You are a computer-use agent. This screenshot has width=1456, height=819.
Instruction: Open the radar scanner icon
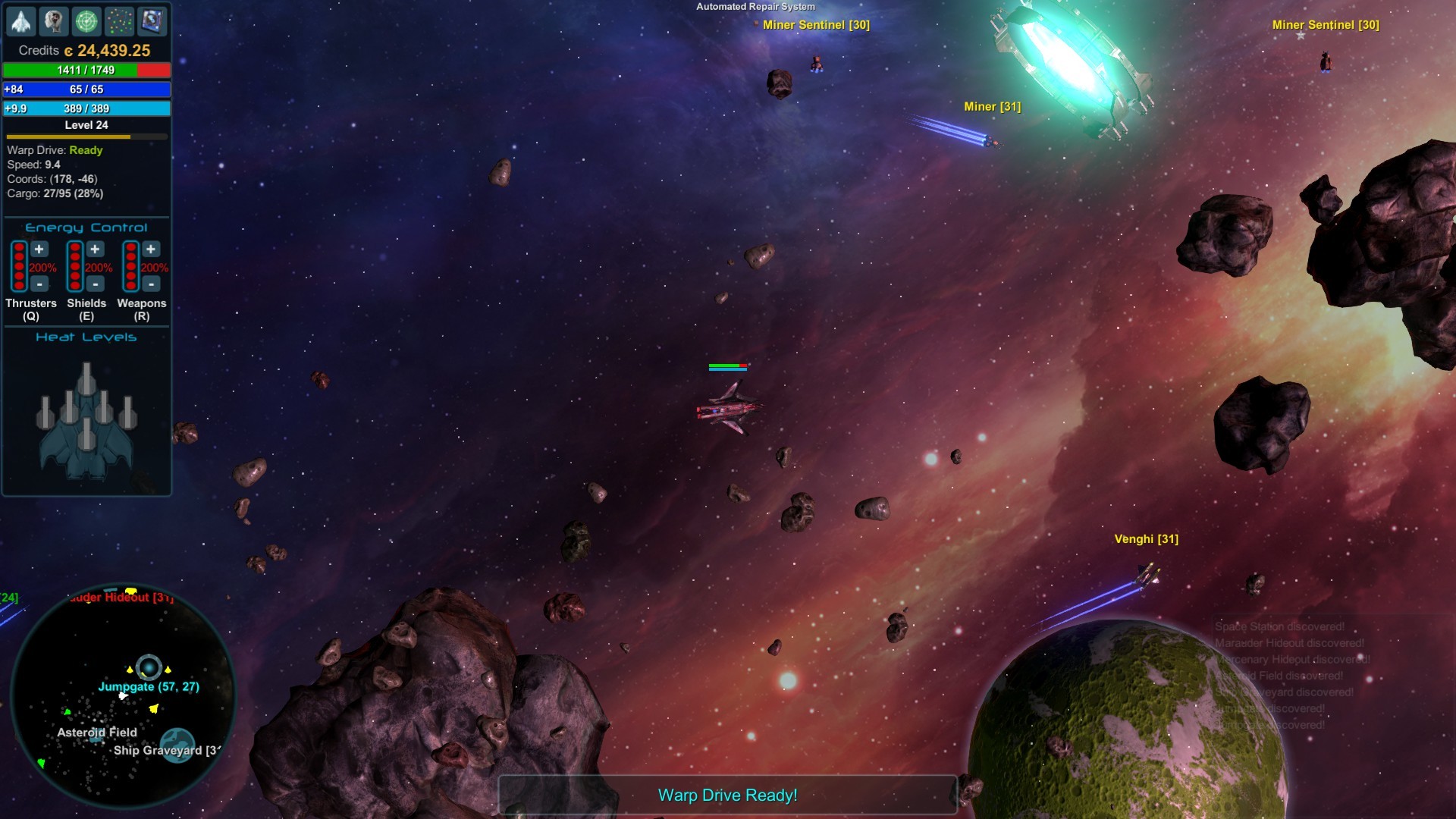pos(86,21)
